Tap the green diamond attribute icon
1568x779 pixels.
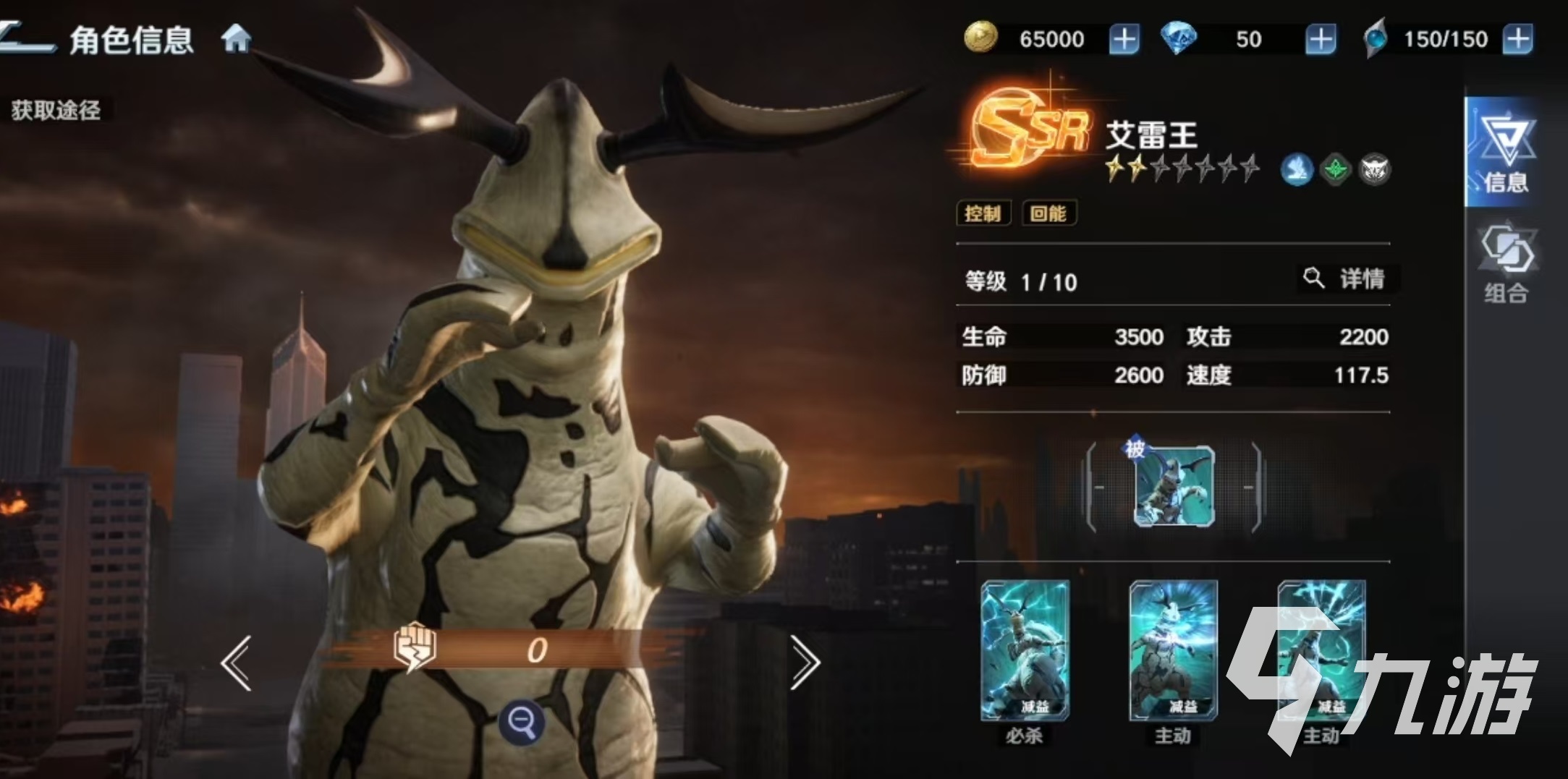click(1335, 171)
